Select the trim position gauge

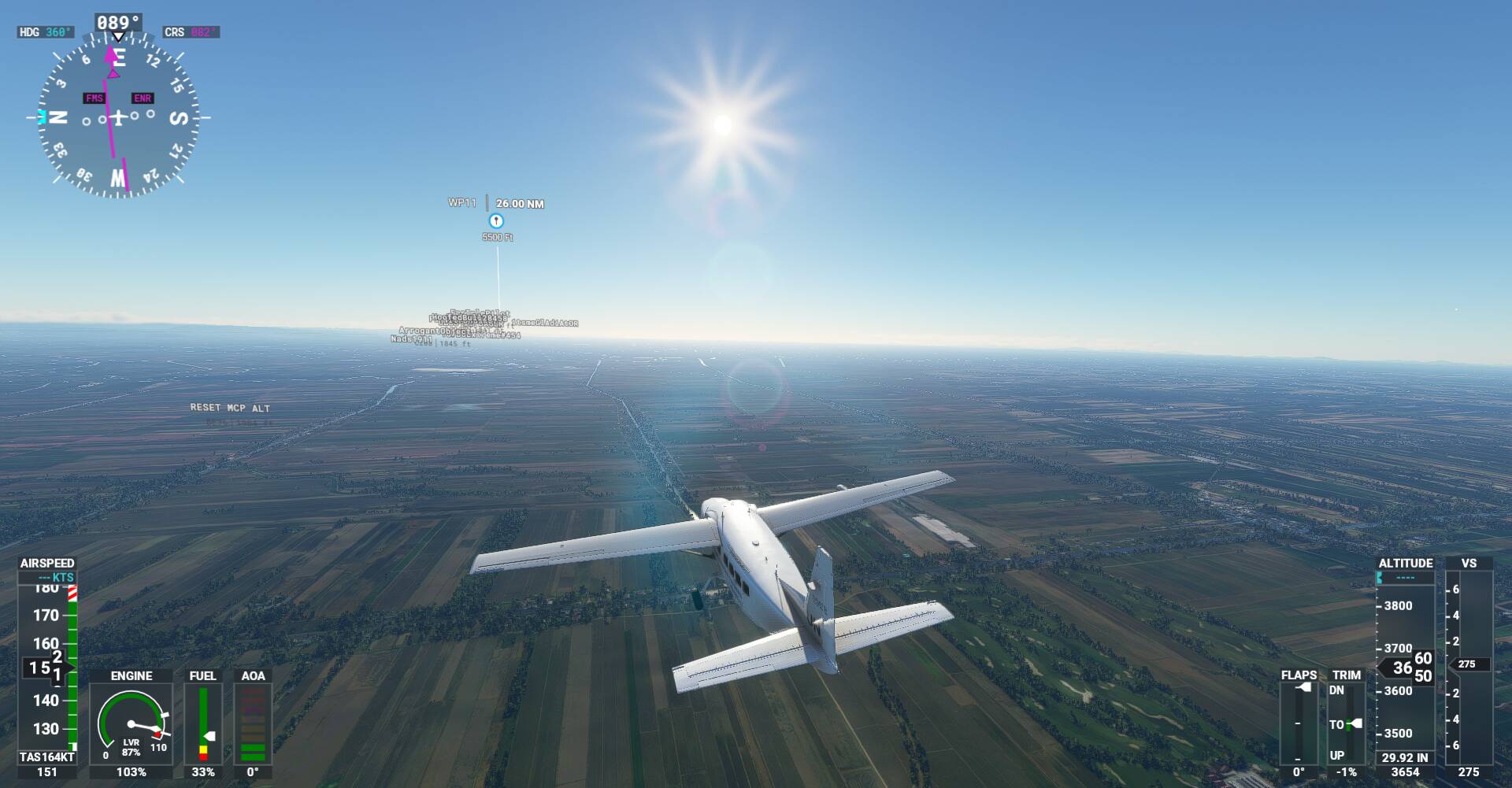1347,723
